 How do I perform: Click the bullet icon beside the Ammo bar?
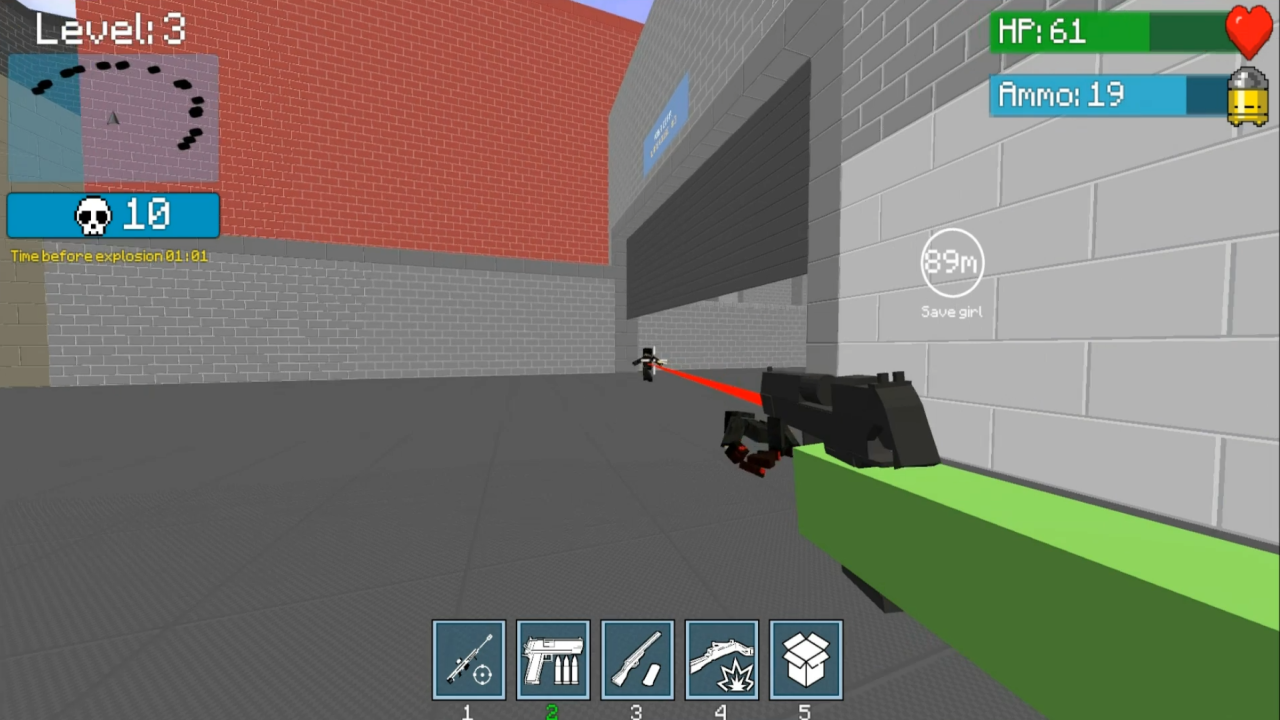tap(1247, 97)
